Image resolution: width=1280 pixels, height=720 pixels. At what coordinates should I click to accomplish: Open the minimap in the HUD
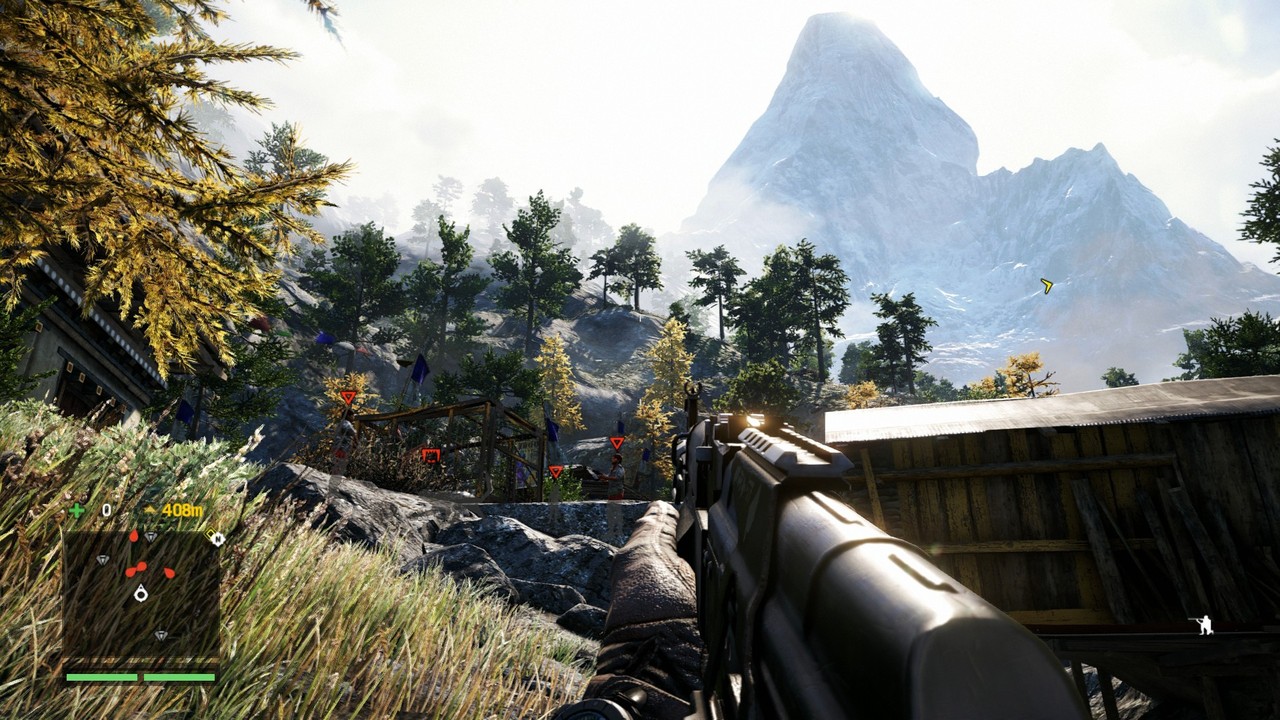point(141,593)
